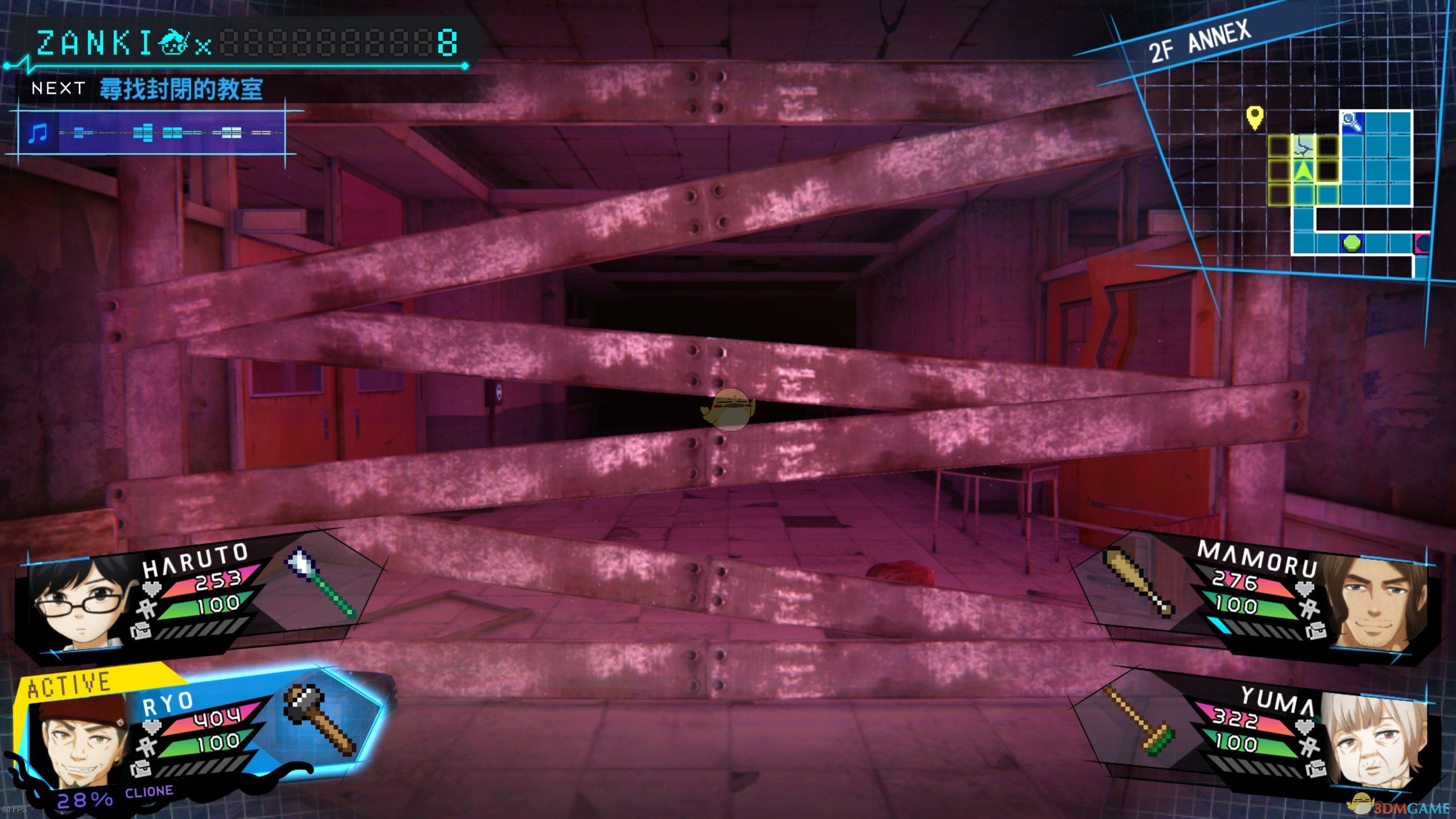Viewport: 1456px width, 819px height.
Task: Click Mamoru's baseball bat weapon icon
Action: click(1137, 581)
